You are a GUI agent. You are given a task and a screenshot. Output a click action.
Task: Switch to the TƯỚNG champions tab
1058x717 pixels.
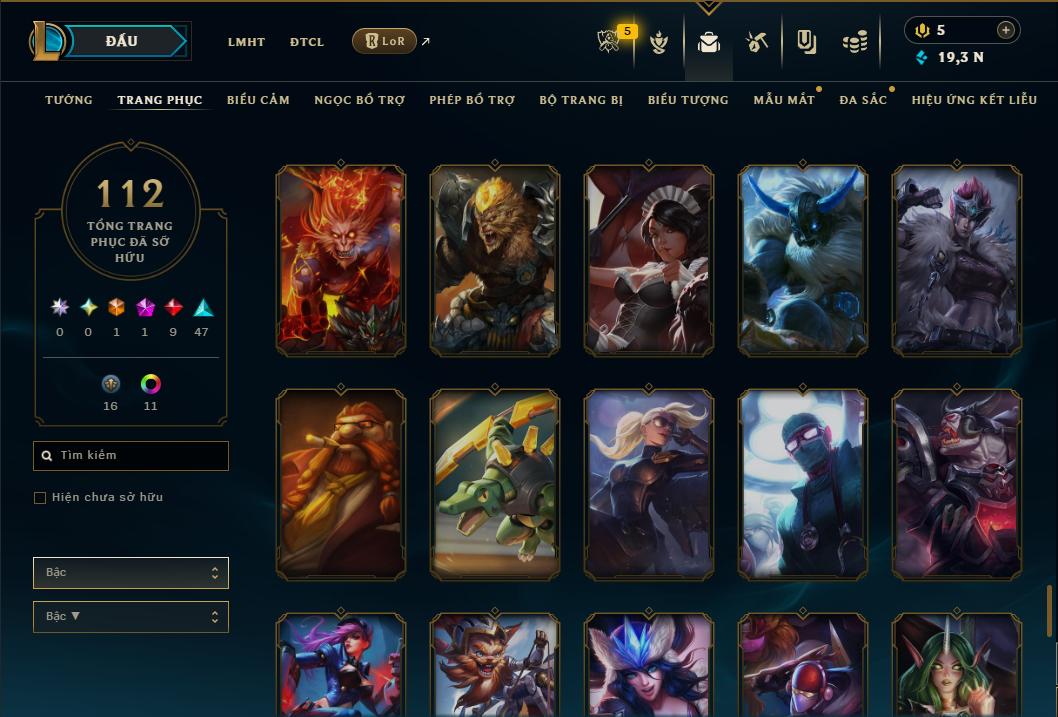(69, 100)
